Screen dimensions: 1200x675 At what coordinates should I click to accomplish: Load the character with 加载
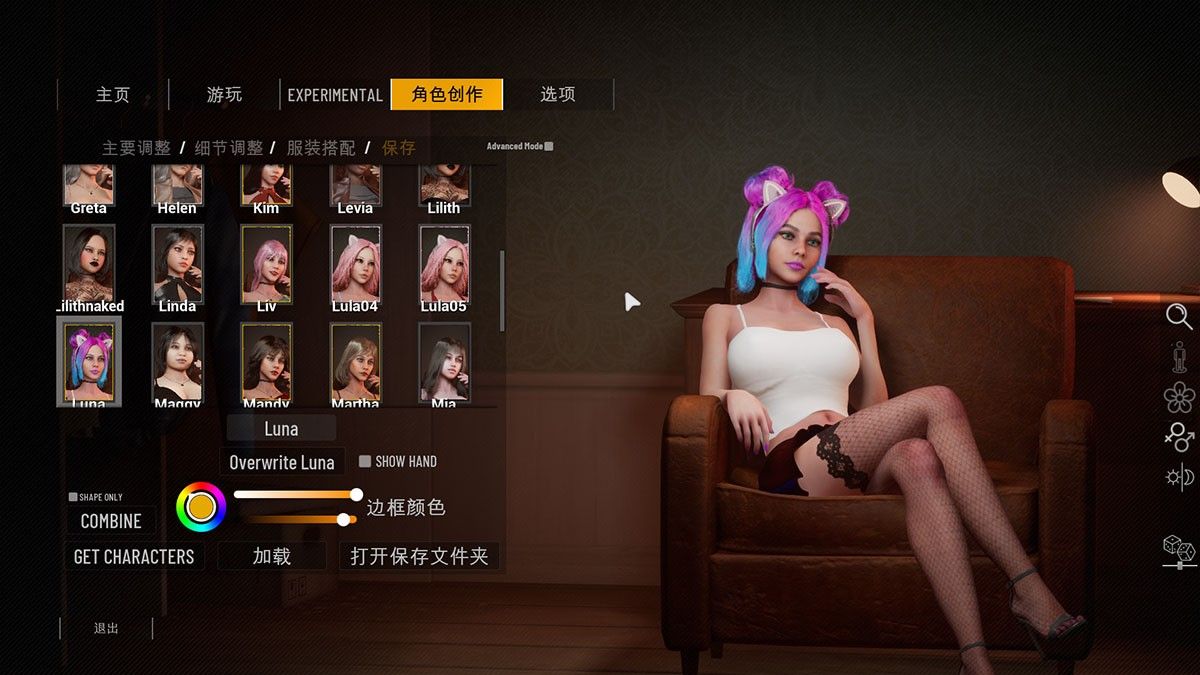pyautogui.click(x=272, y=557)
